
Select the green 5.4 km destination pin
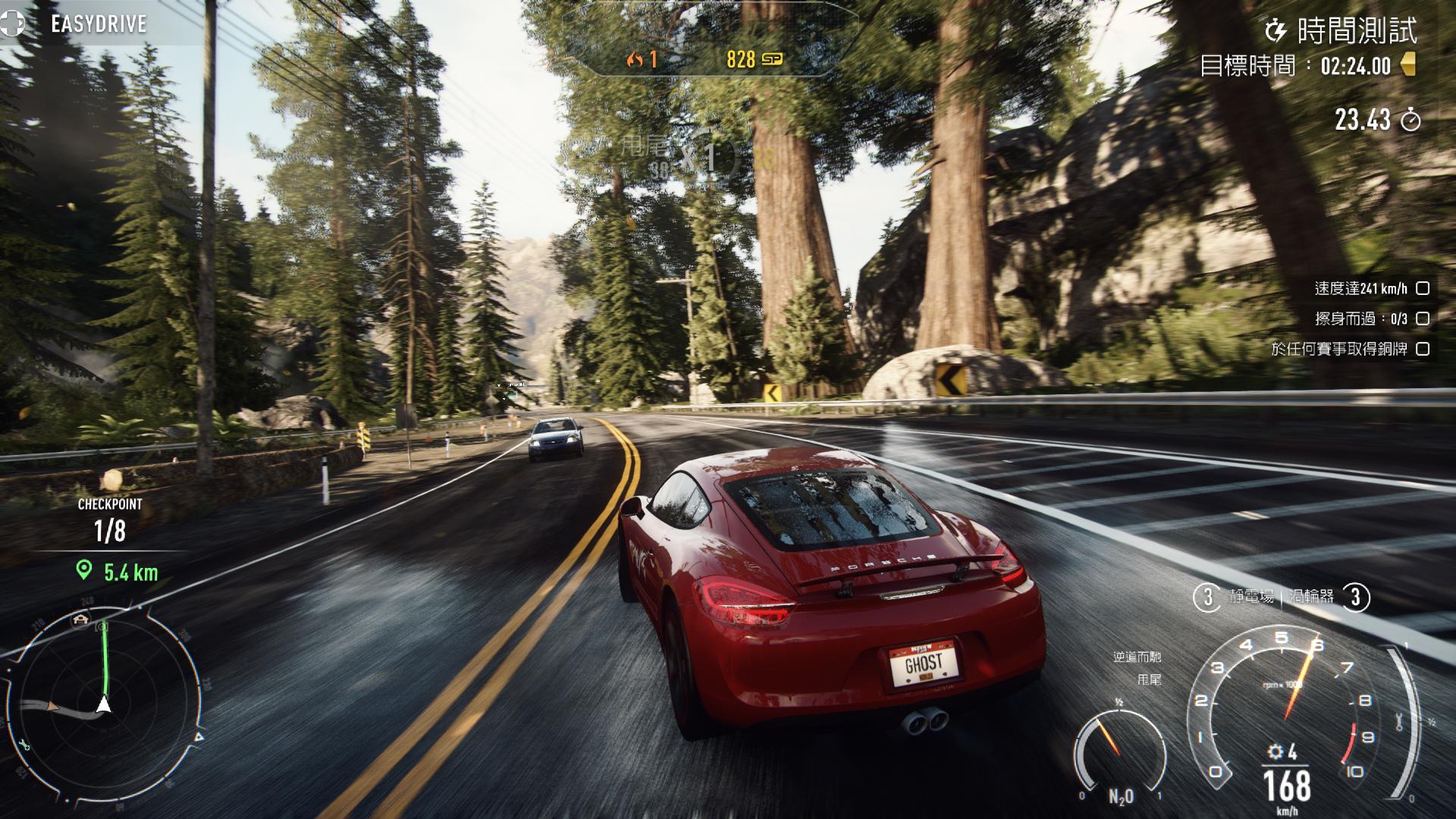click(84, 570)
